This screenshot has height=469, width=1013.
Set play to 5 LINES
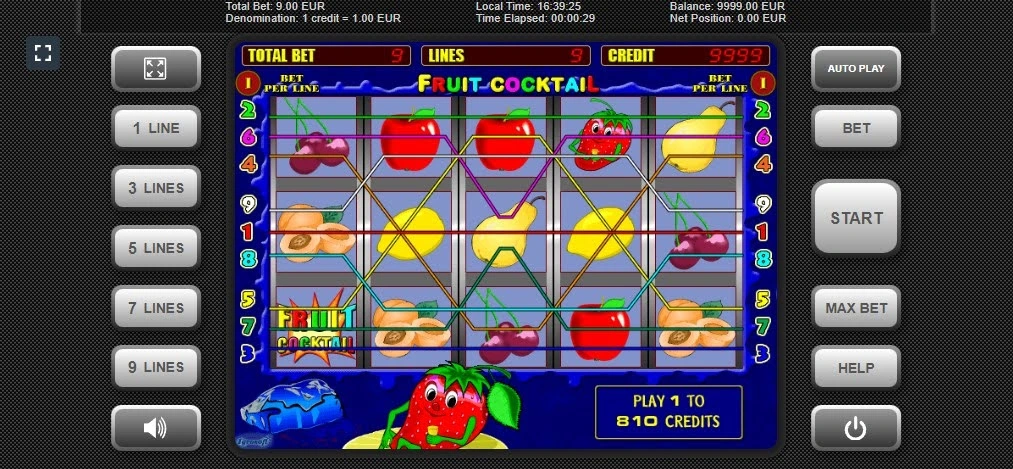click(156, 248)
